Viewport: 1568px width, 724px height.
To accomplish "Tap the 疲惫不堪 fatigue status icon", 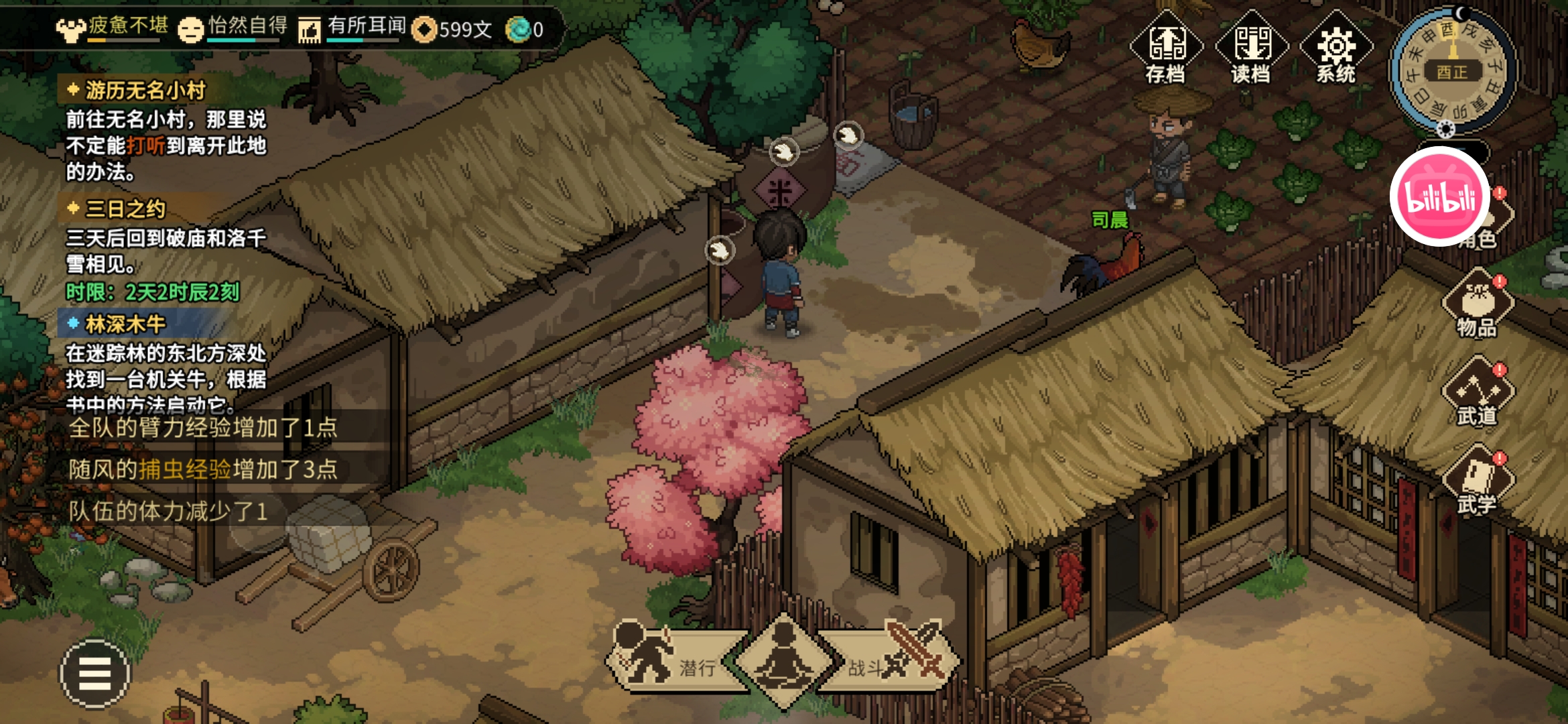I will click(x=71, y=29).
